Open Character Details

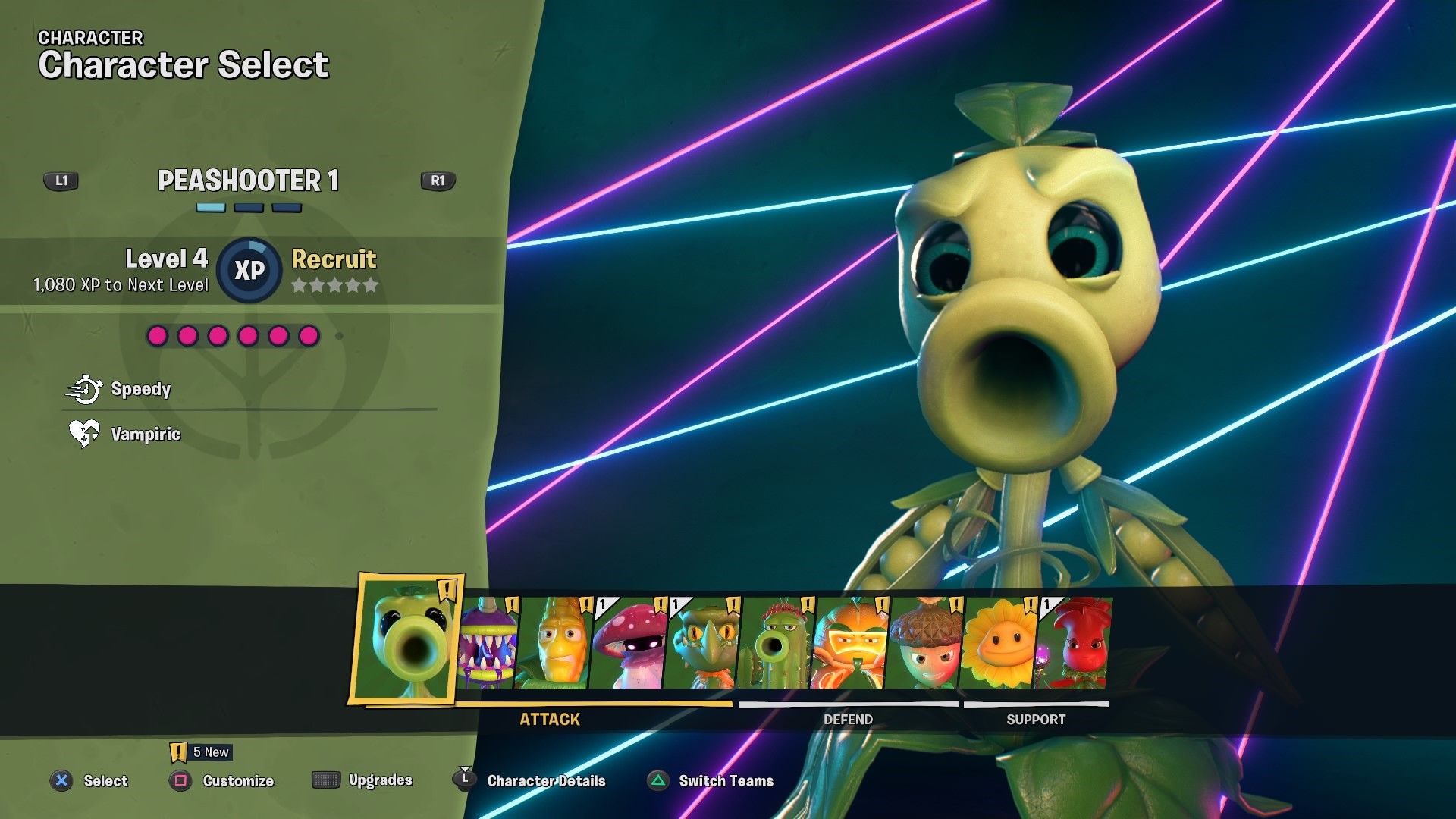[x=548, y=780]
